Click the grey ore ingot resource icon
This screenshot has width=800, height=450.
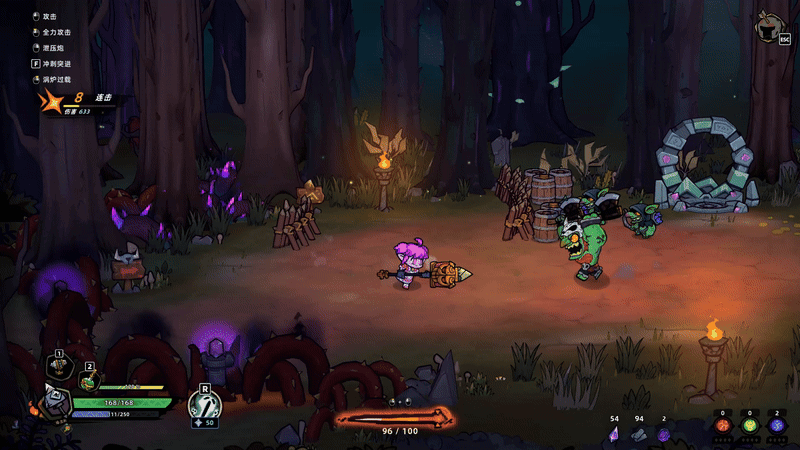click(638, 433)
